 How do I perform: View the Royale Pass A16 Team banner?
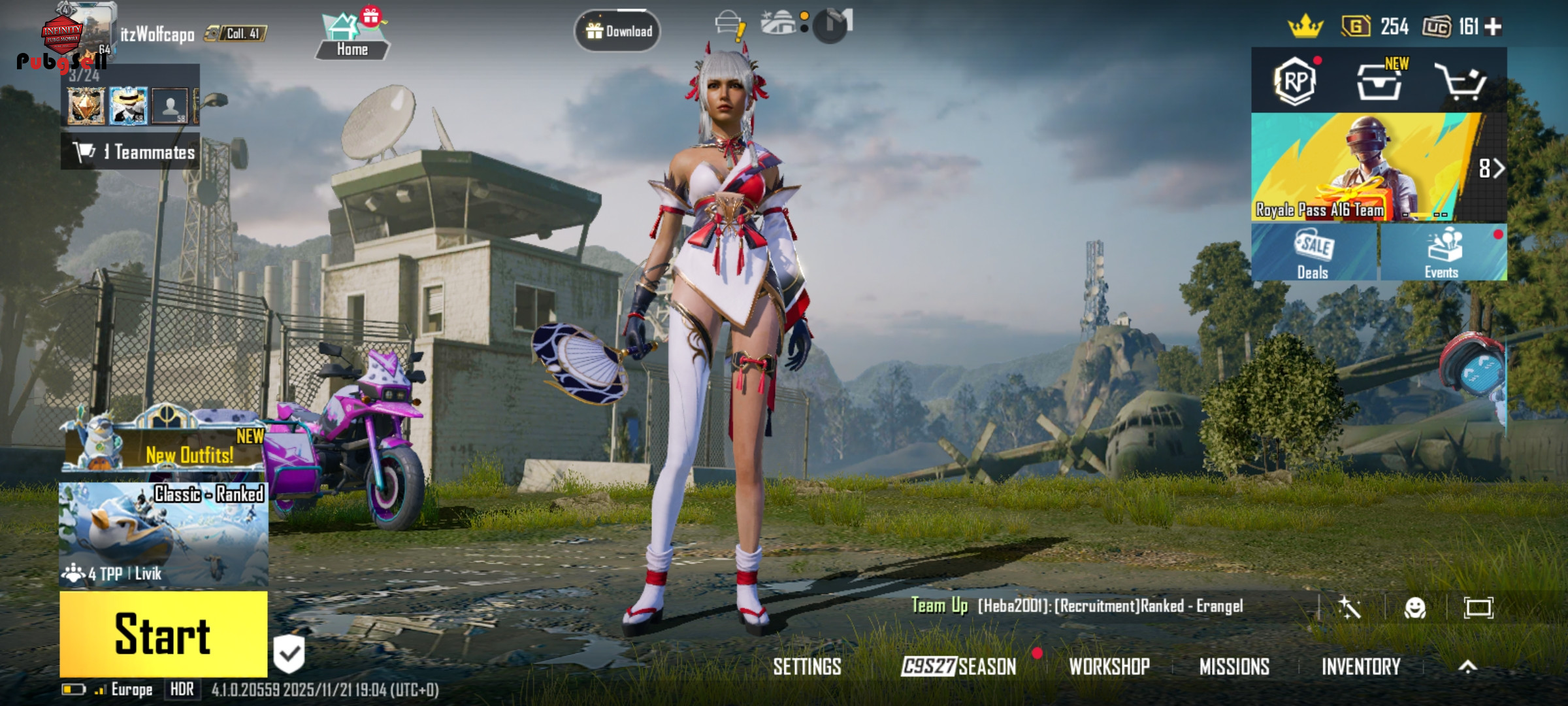tap(1365, 168)
